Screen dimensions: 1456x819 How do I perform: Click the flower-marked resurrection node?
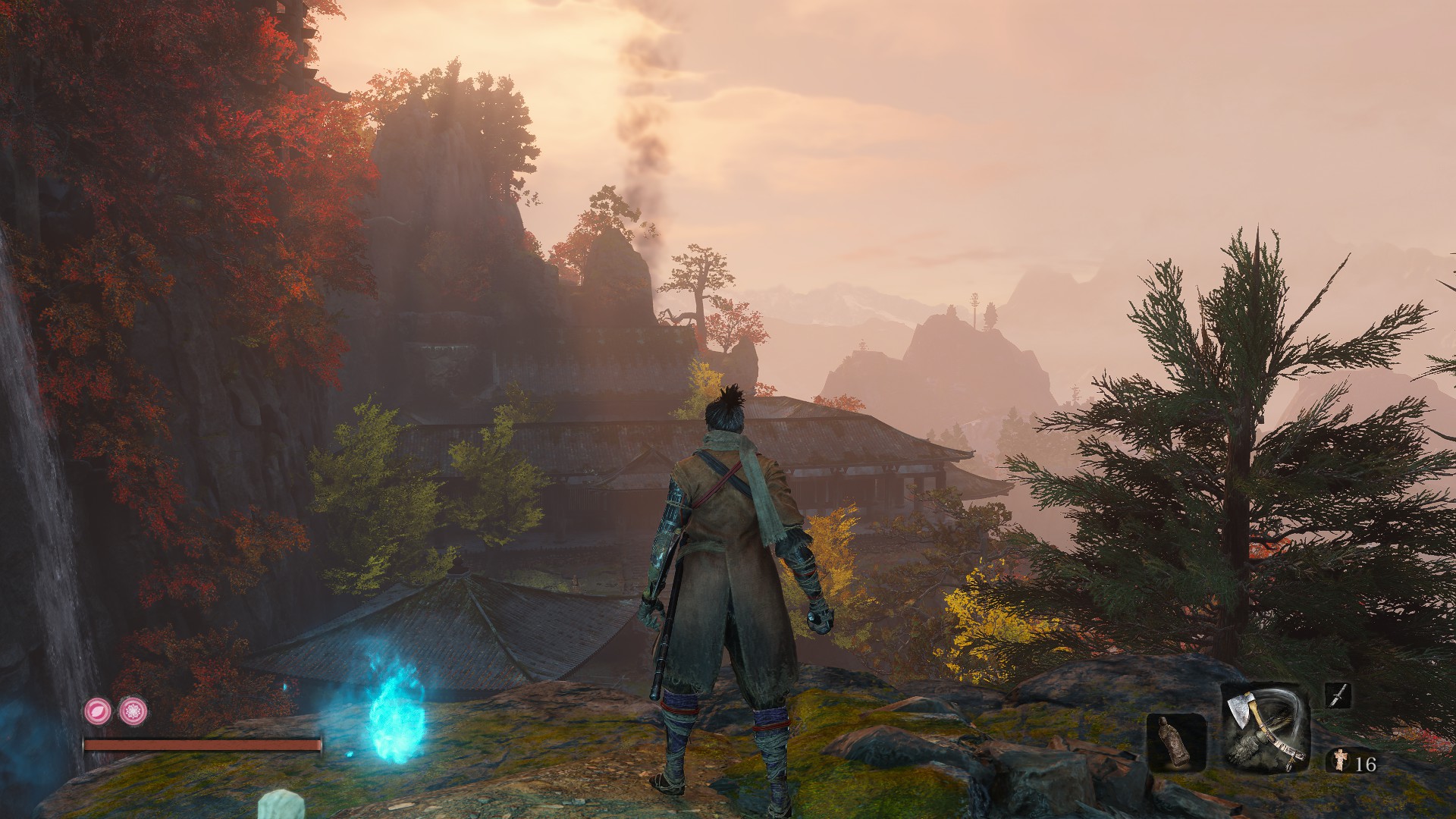pos(133,711)
